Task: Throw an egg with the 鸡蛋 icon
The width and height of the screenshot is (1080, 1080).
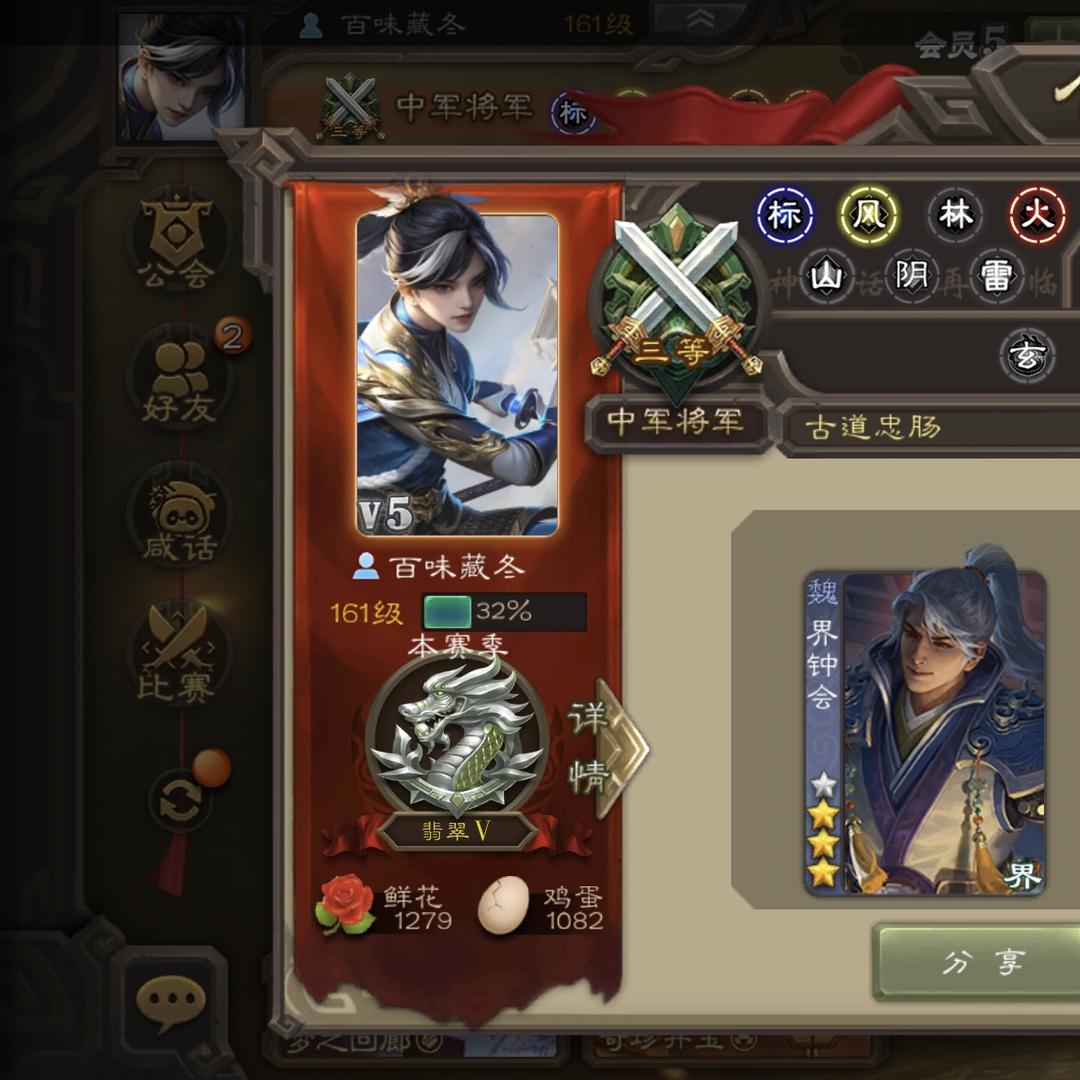Action: click(504, 906)
